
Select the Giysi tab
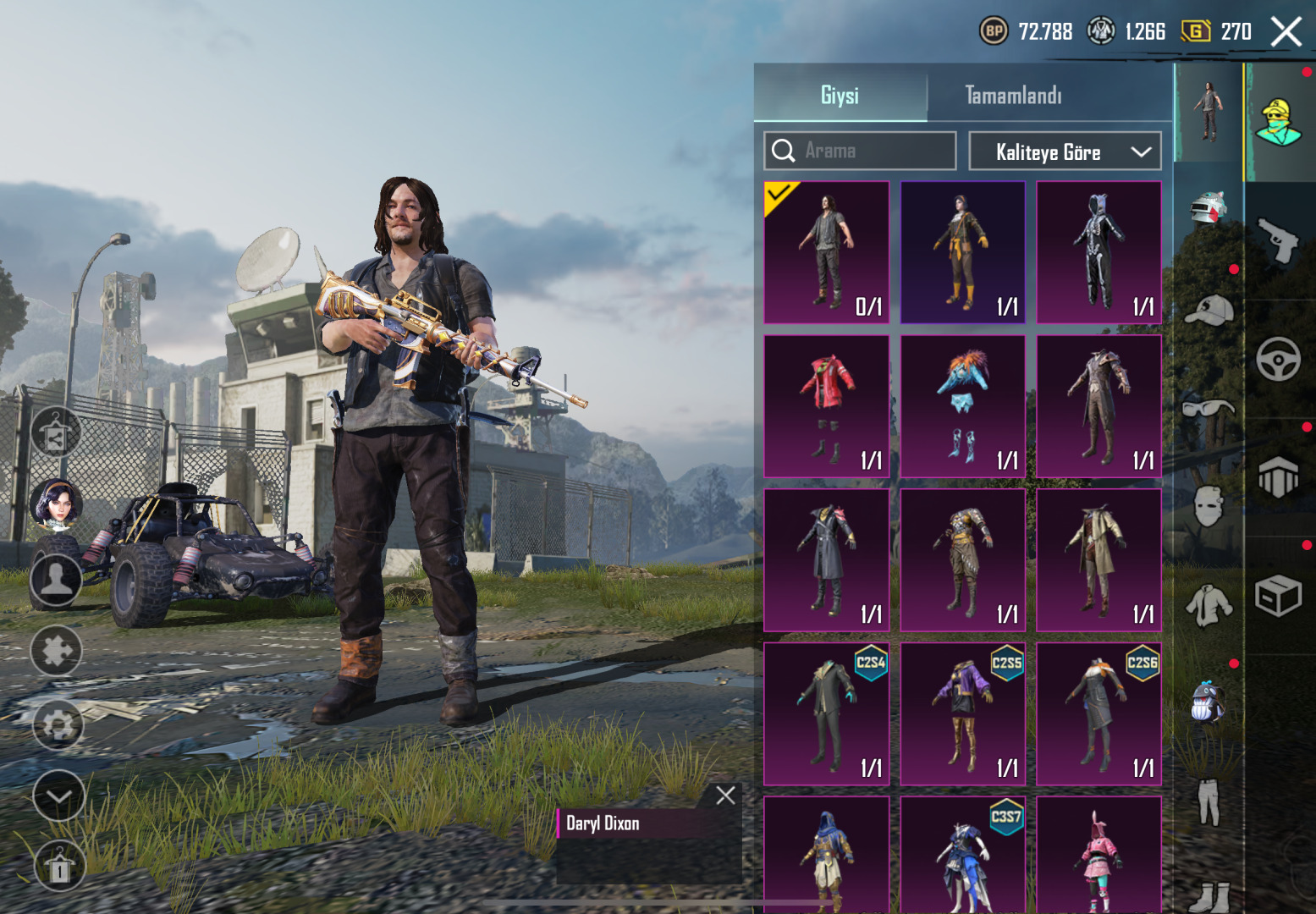tap(840, 95)
